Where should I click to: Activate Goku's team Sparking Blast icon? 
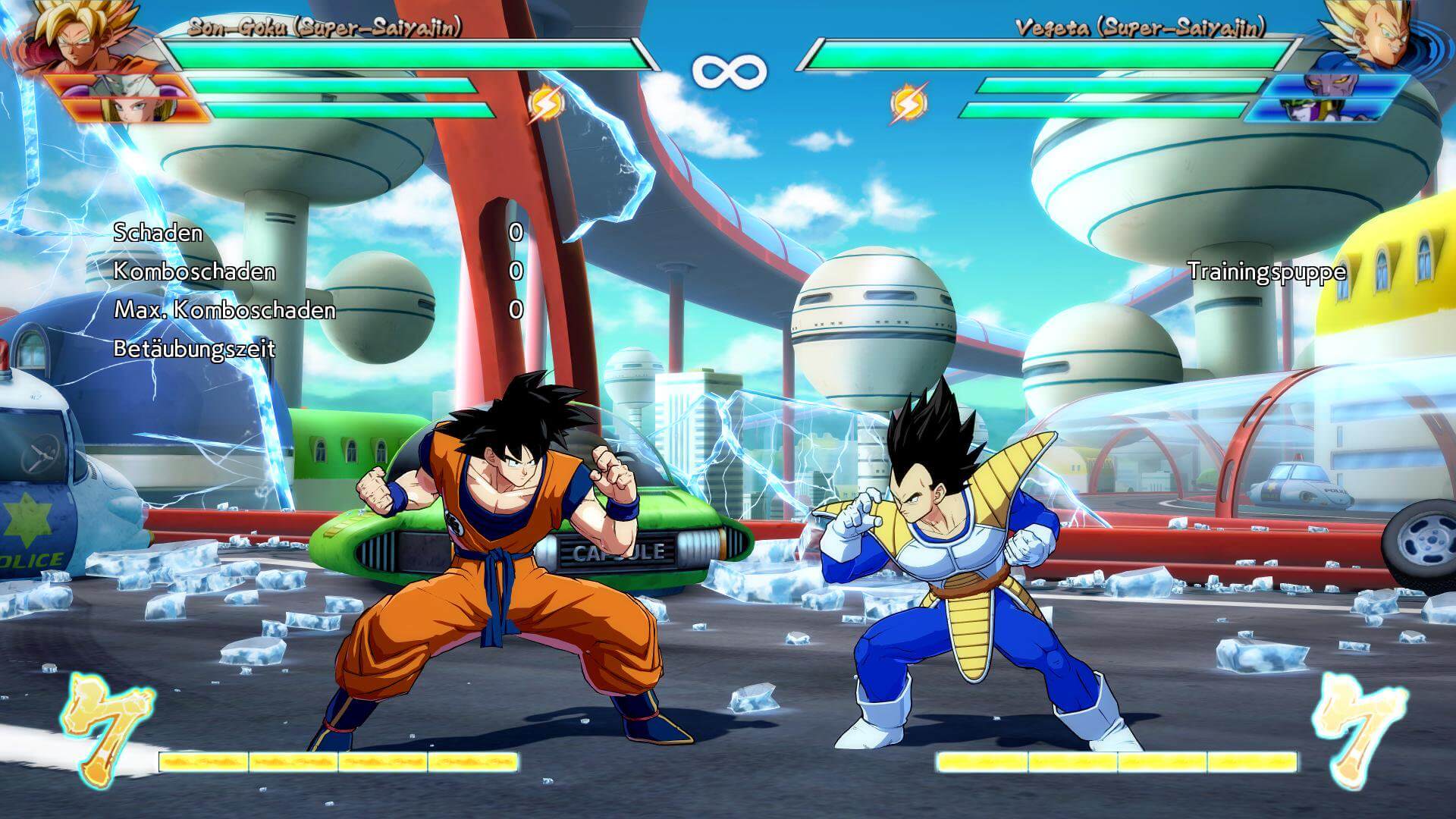pyautogui.click(x=544, y=104)
